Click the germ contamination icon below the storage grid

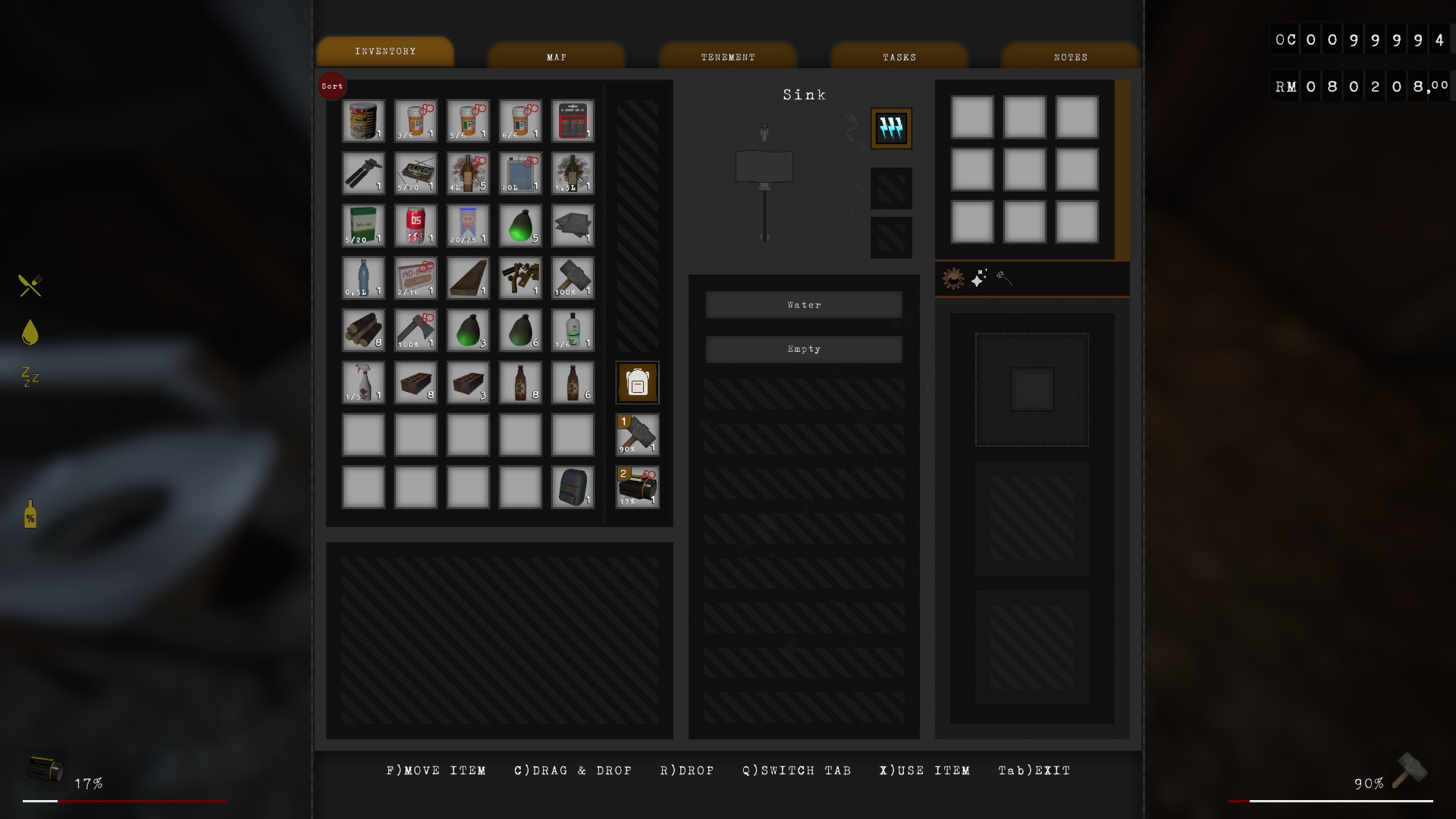[x=954, y=278]
